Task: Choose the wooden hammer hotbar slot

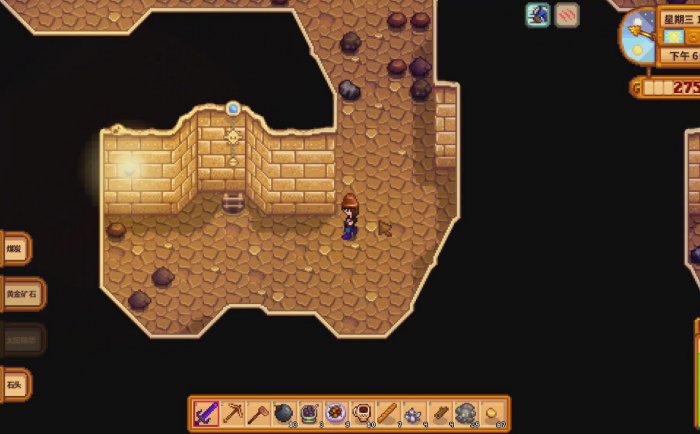Action: (x=258, y=412)
